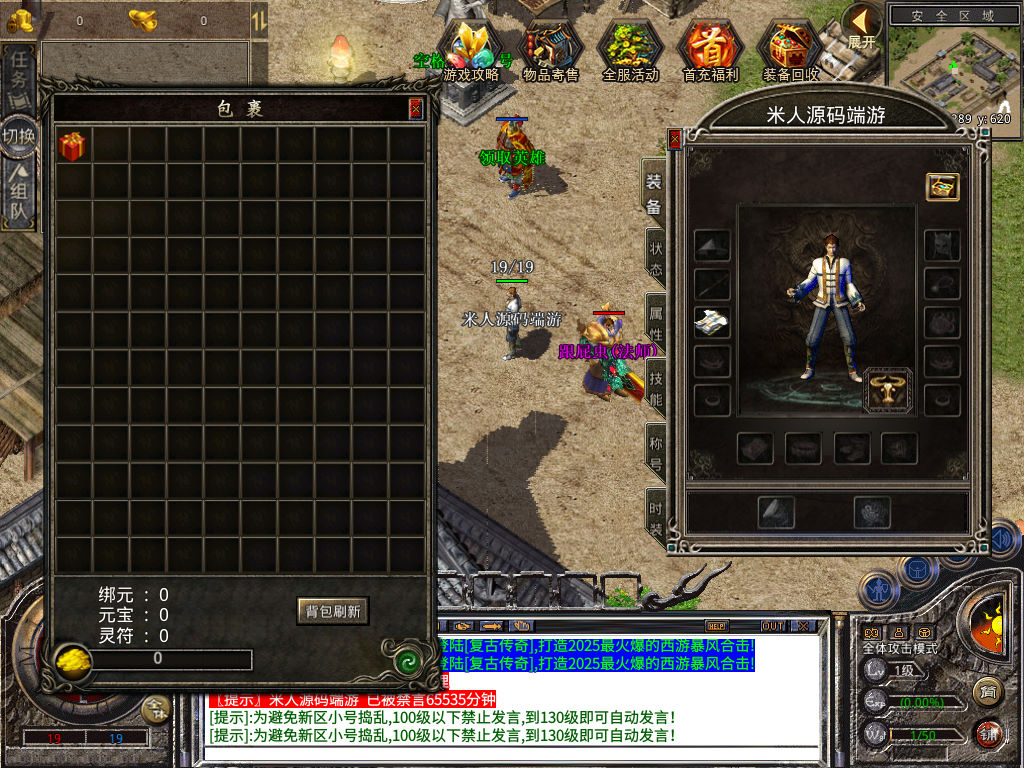This screenshot has width=1024, height=768.
Task: Click the 背包刷新 refresh button
Action: 333,610
